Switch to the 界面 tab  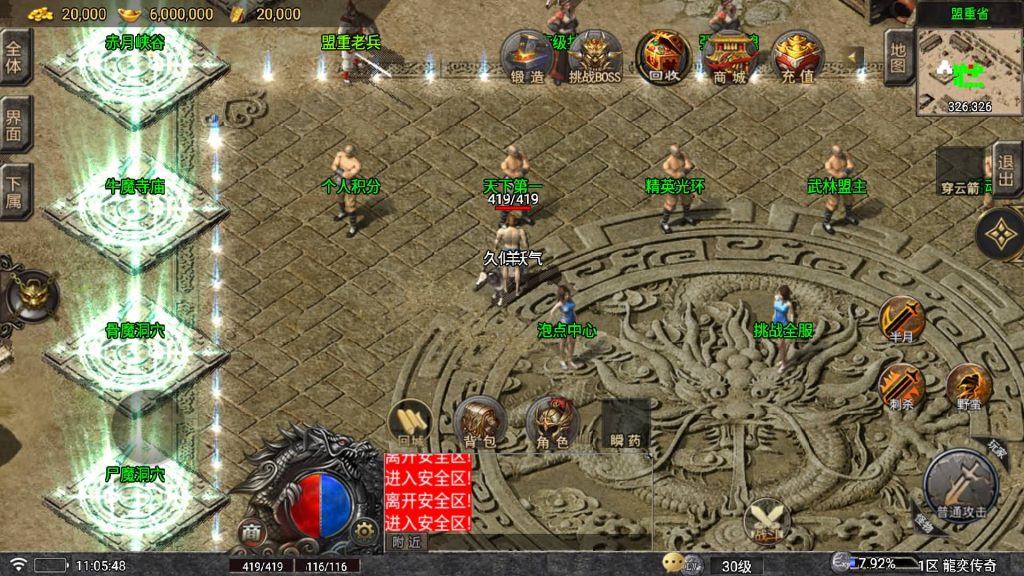pos(14,124)
